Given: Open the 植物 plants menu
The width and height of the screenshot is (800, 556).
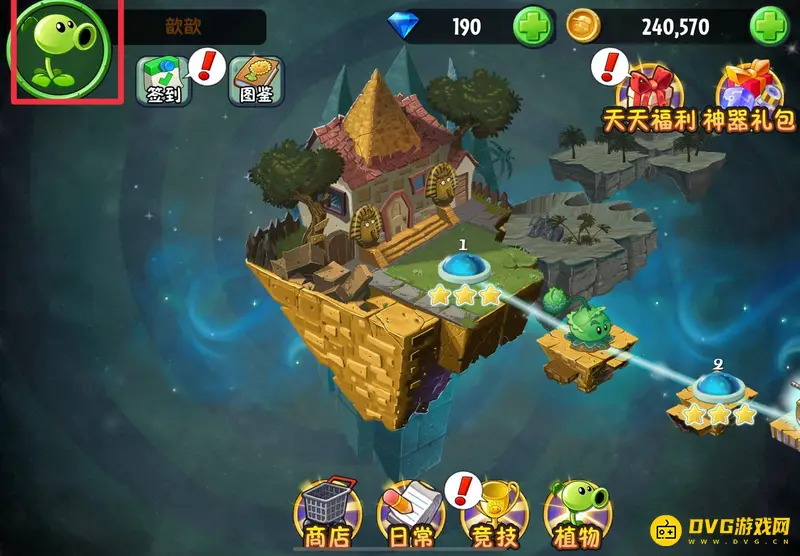Looking at the screenshot, I should pos(577,512).
